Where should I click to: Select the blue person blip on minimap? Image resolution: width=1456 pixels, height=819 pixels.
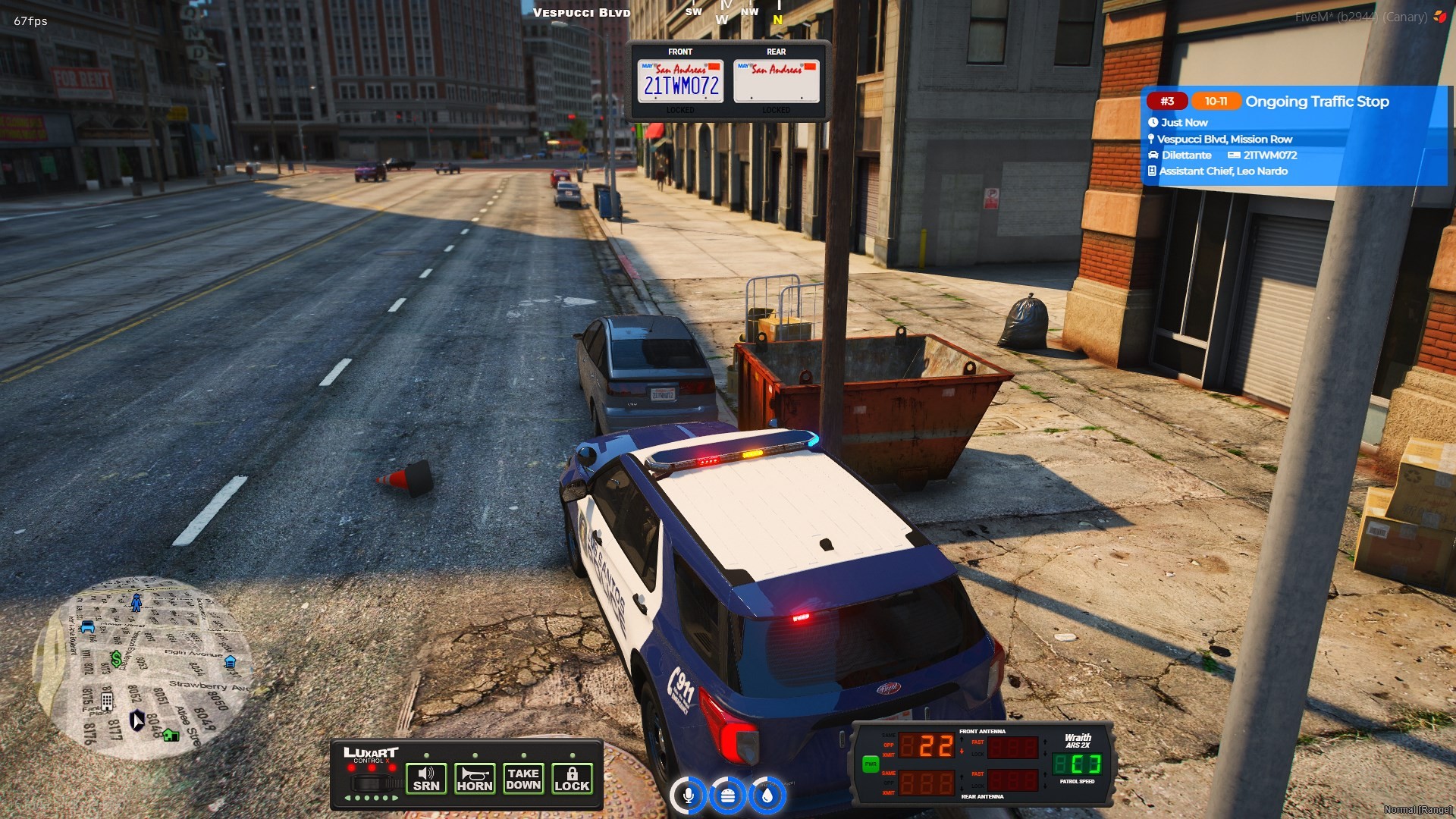136,603
